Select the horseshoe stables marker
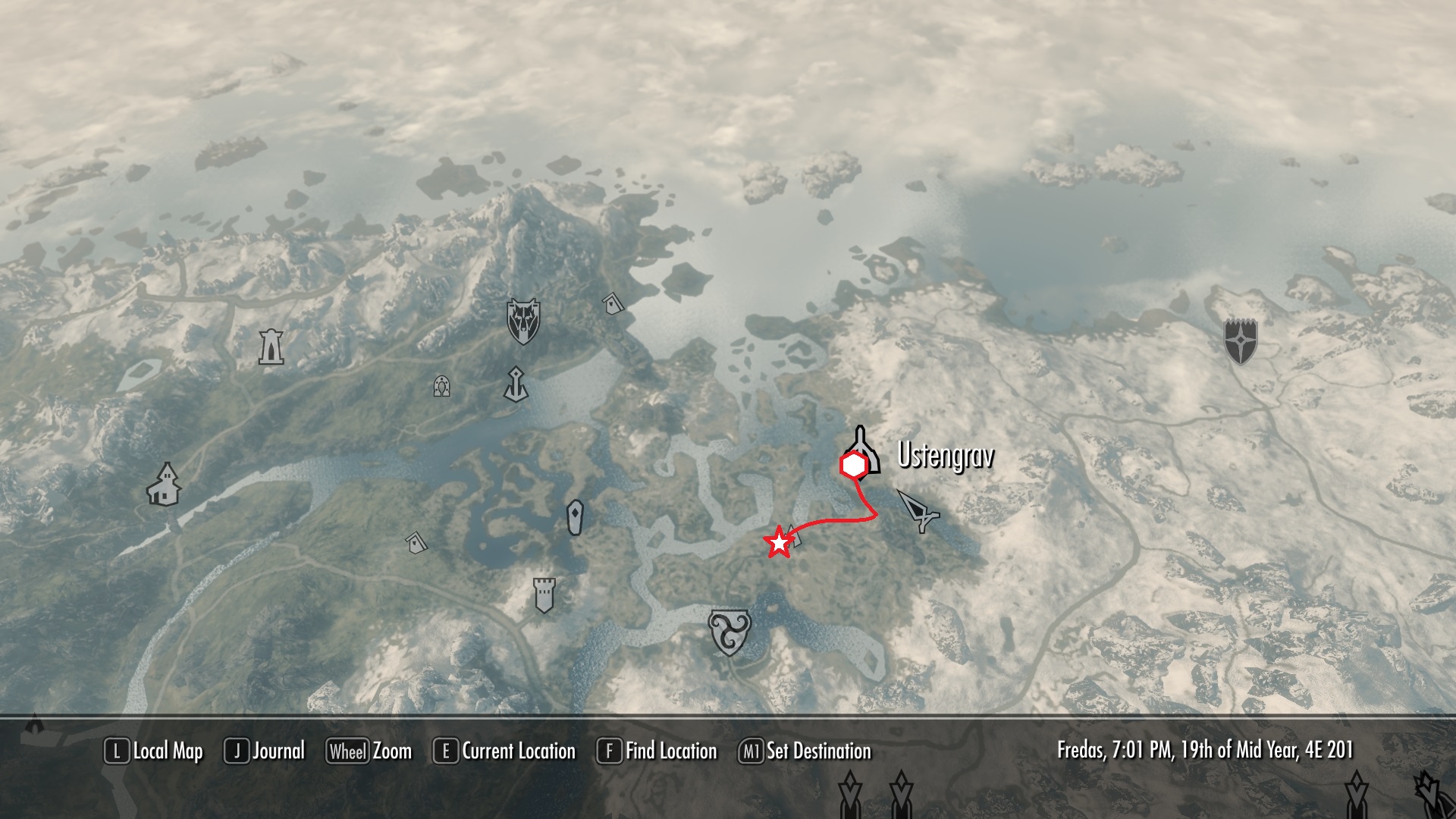1456x819 pixels. click(x=441, y=387)
